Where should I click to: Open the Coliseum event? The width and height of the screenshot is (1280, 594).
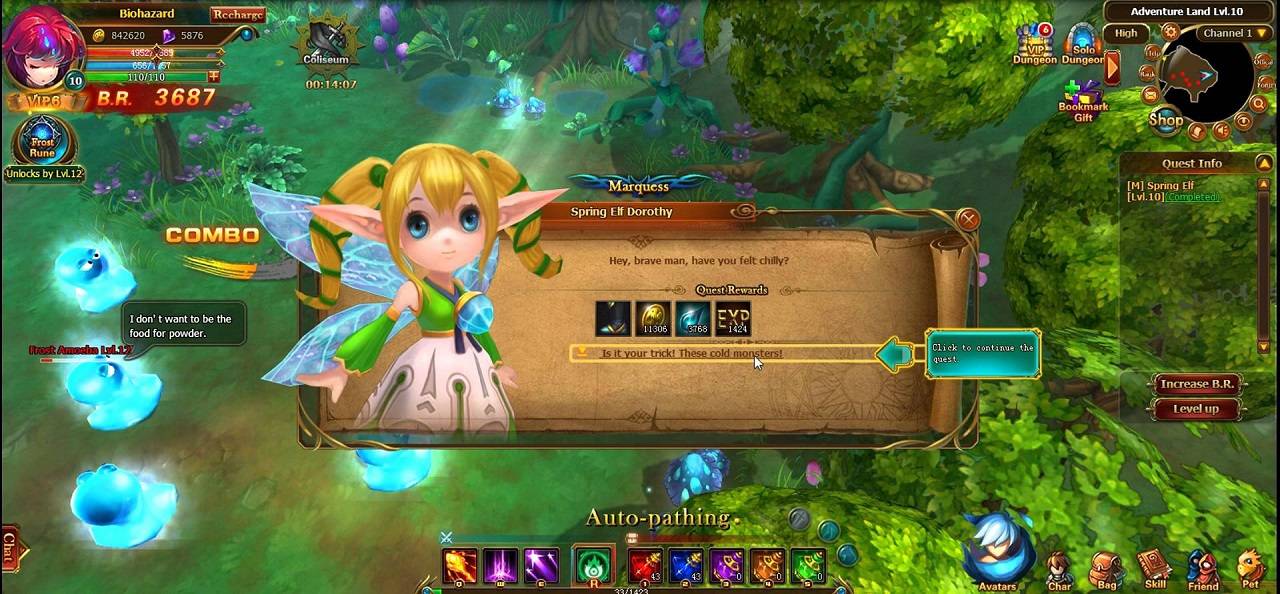pos(326,43)
